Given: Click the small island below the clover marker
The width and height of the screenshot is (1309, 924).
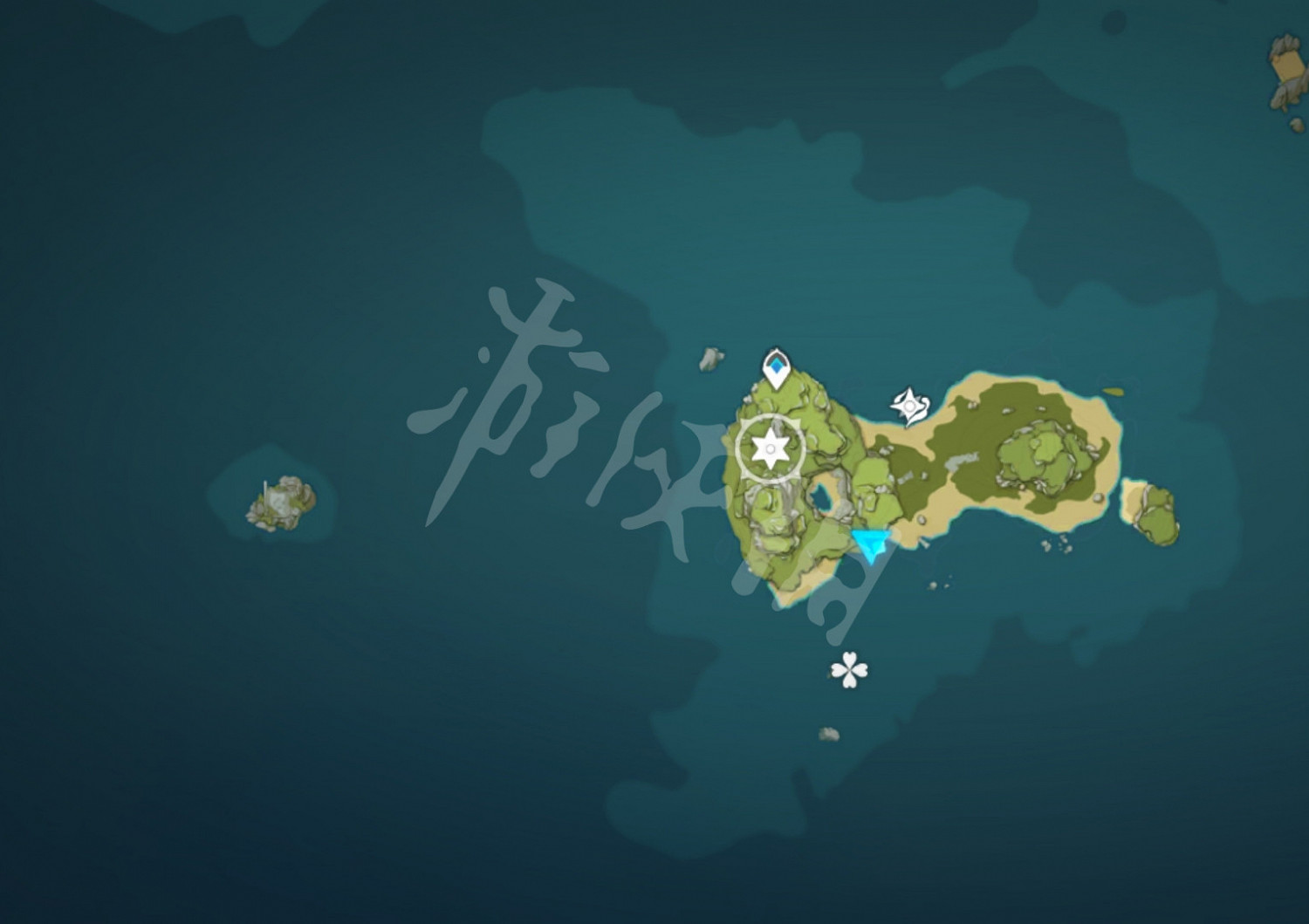Looking at the screenshot, I should (827, 736).
